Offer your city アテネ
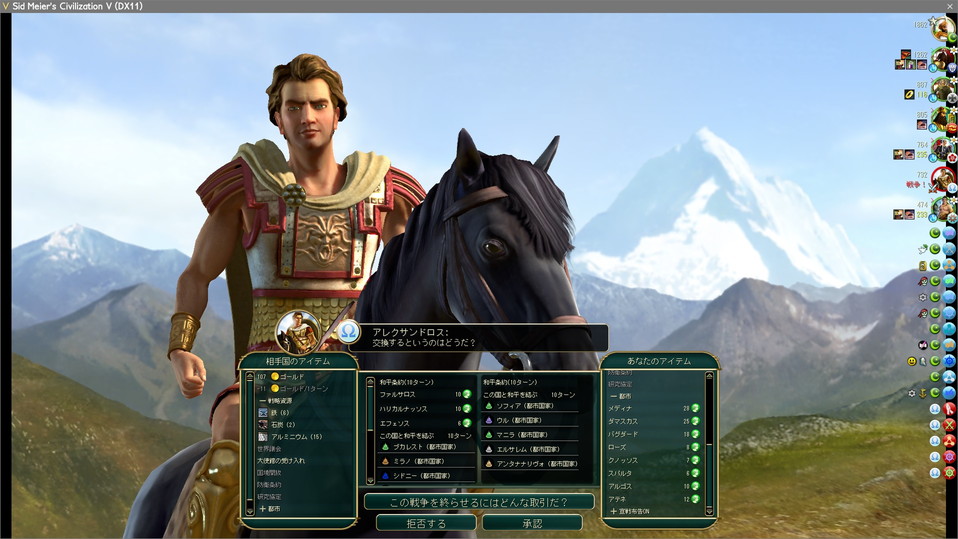This screenshot has height=539, width=958. coord(619,498)
